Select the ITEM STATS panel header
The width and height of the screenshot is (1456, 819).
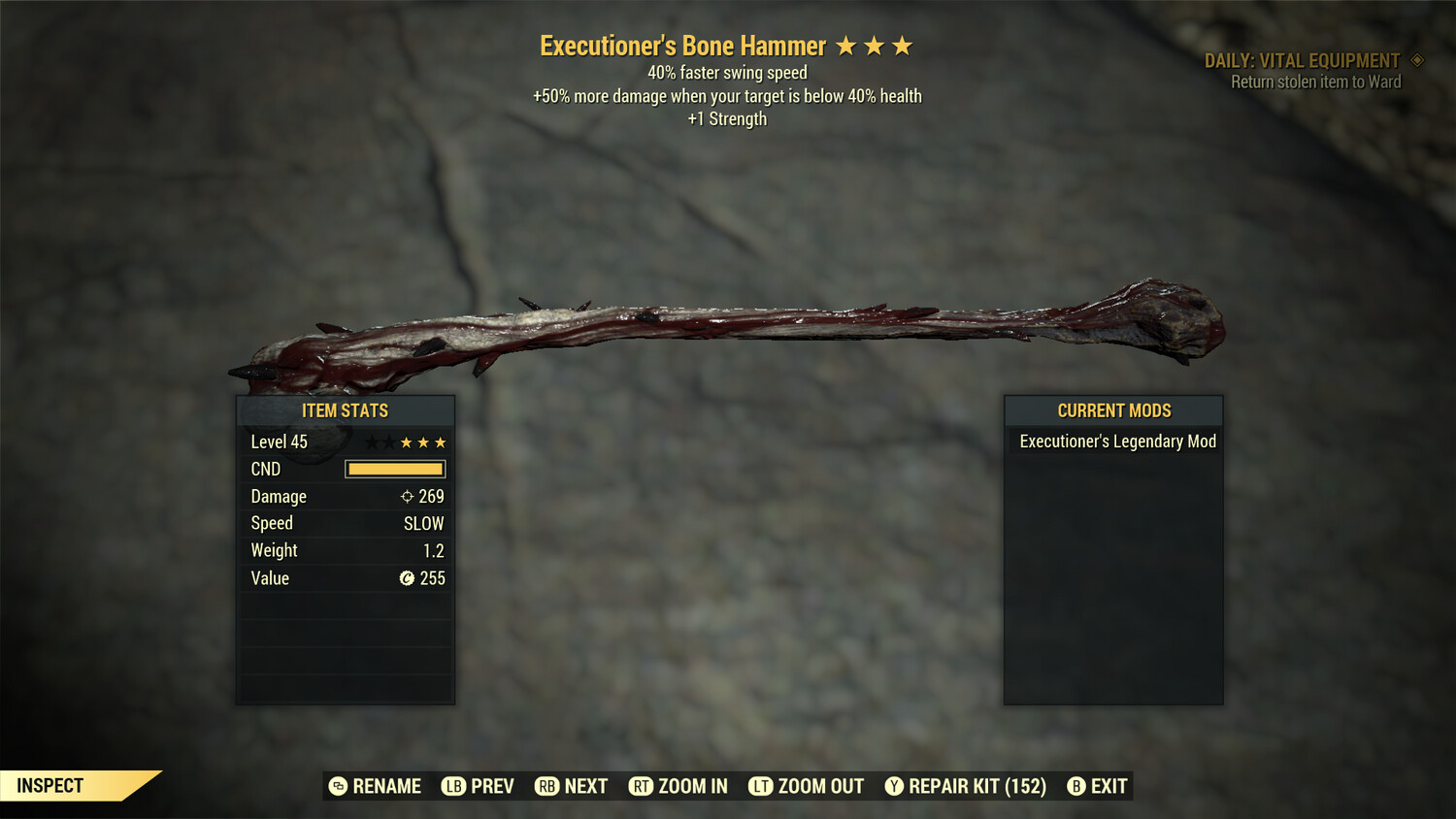(346, 410)
